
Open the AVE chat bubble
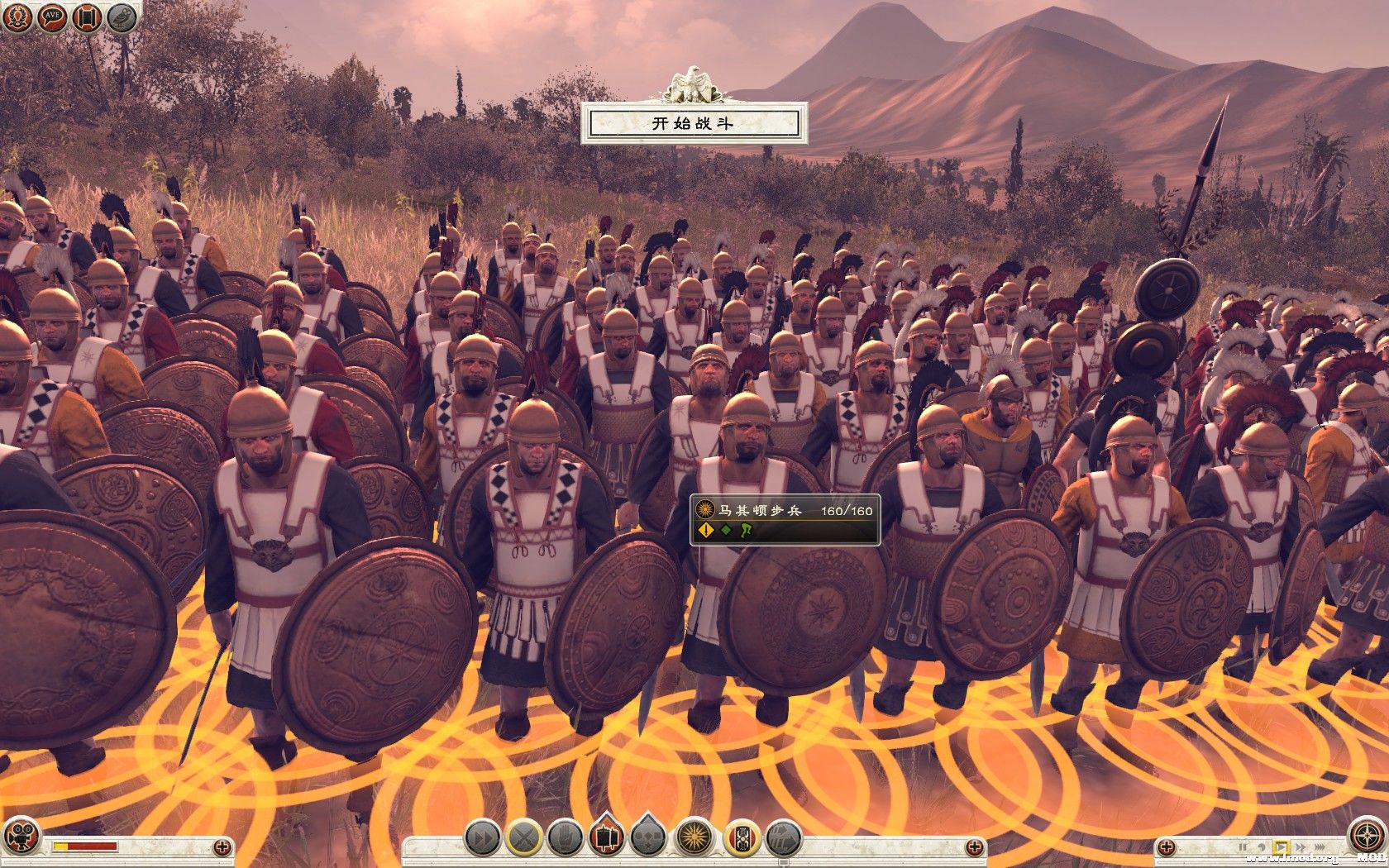51,17
